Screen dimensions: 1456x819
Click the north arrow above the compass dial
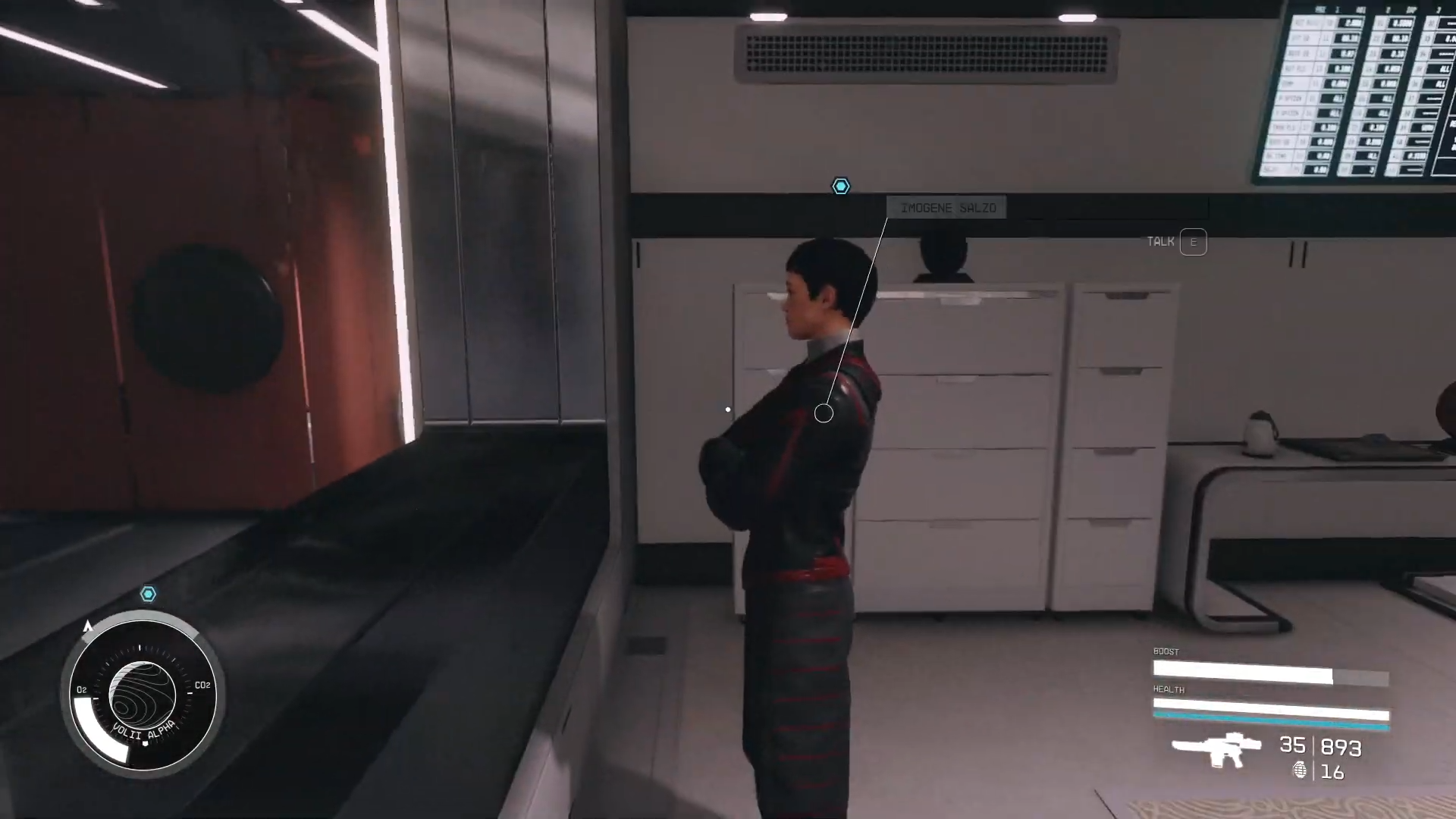pyautogui.click(x=89, y=626)
